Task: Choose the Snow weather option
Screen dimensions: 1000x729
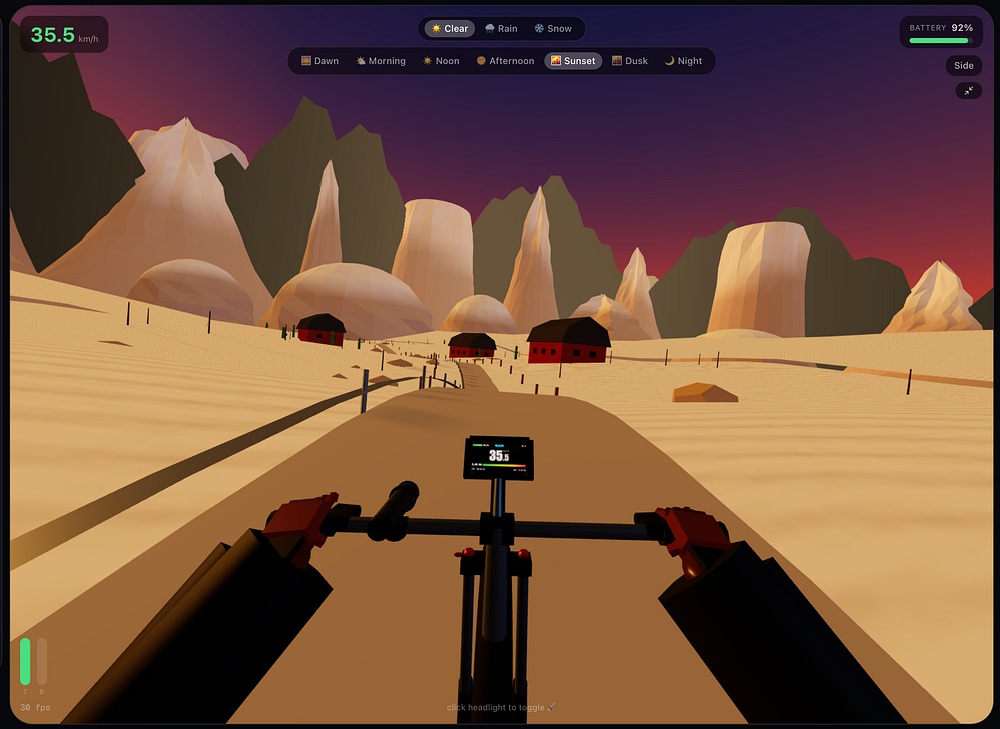Action: tap(553, 29)
